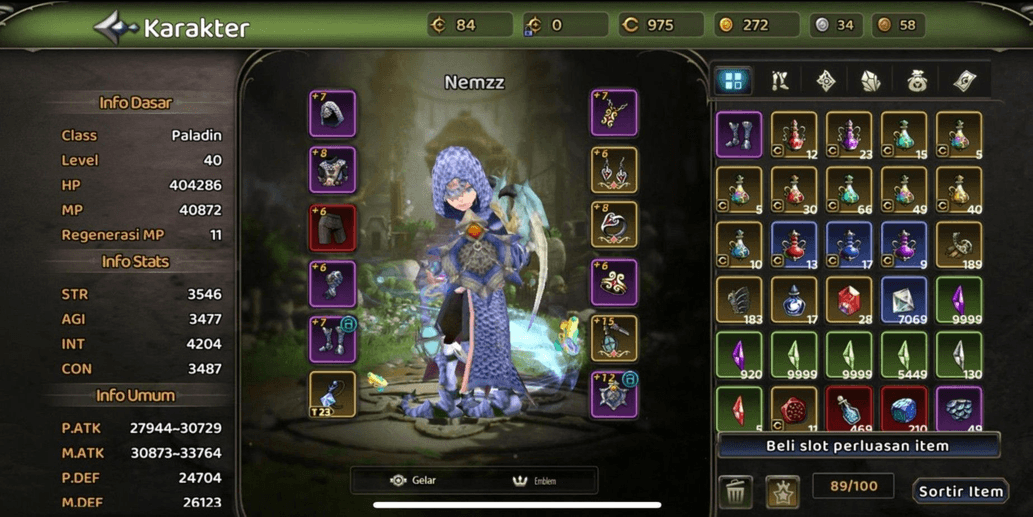Open the Gelar title option
Image resolution: width=1033 pixels, height=517 pixels.
coord(414,480)
